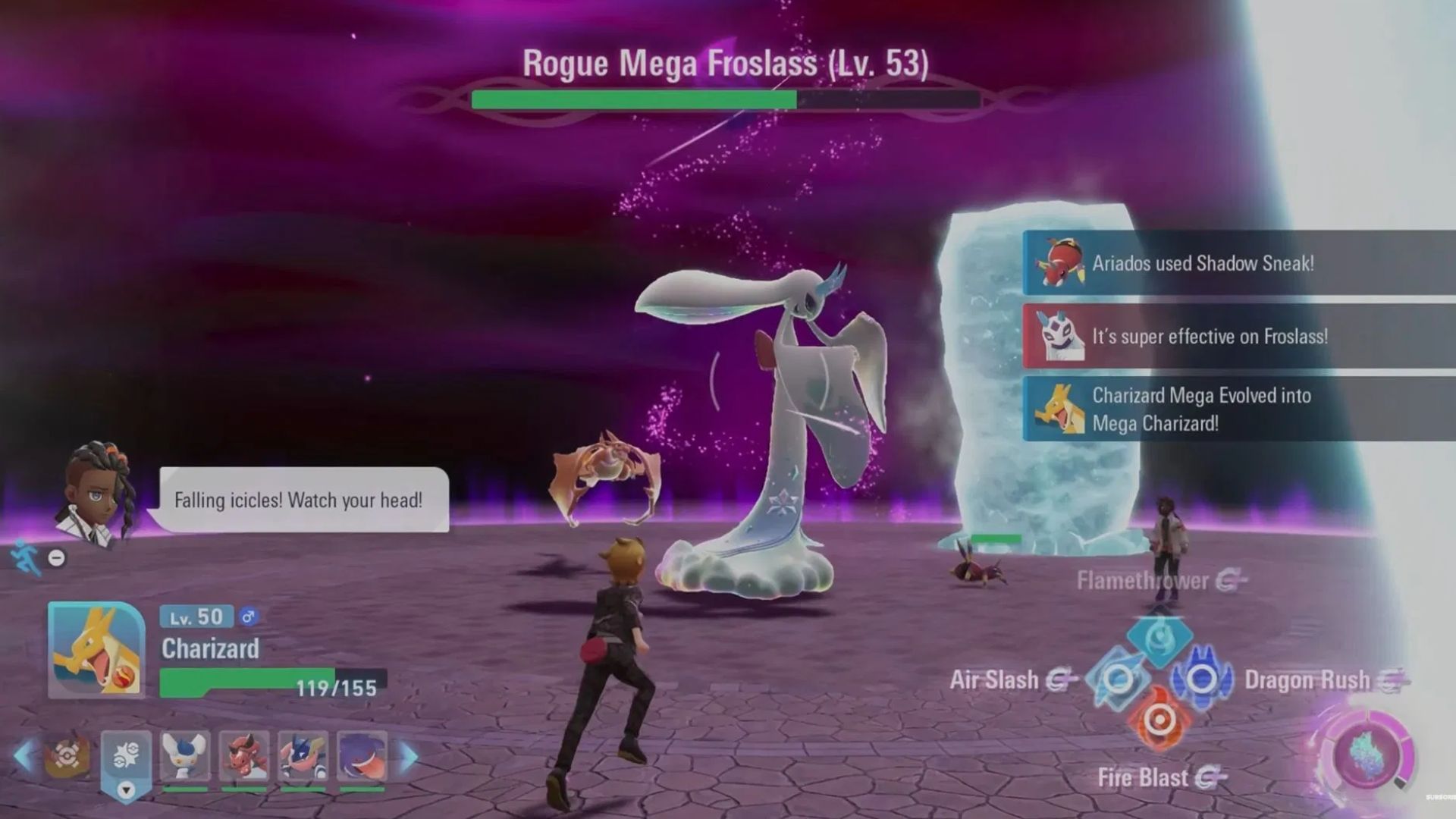Select the running figure dodge icon
Viewport: 1456px width, 819px height.
point(26,557)
